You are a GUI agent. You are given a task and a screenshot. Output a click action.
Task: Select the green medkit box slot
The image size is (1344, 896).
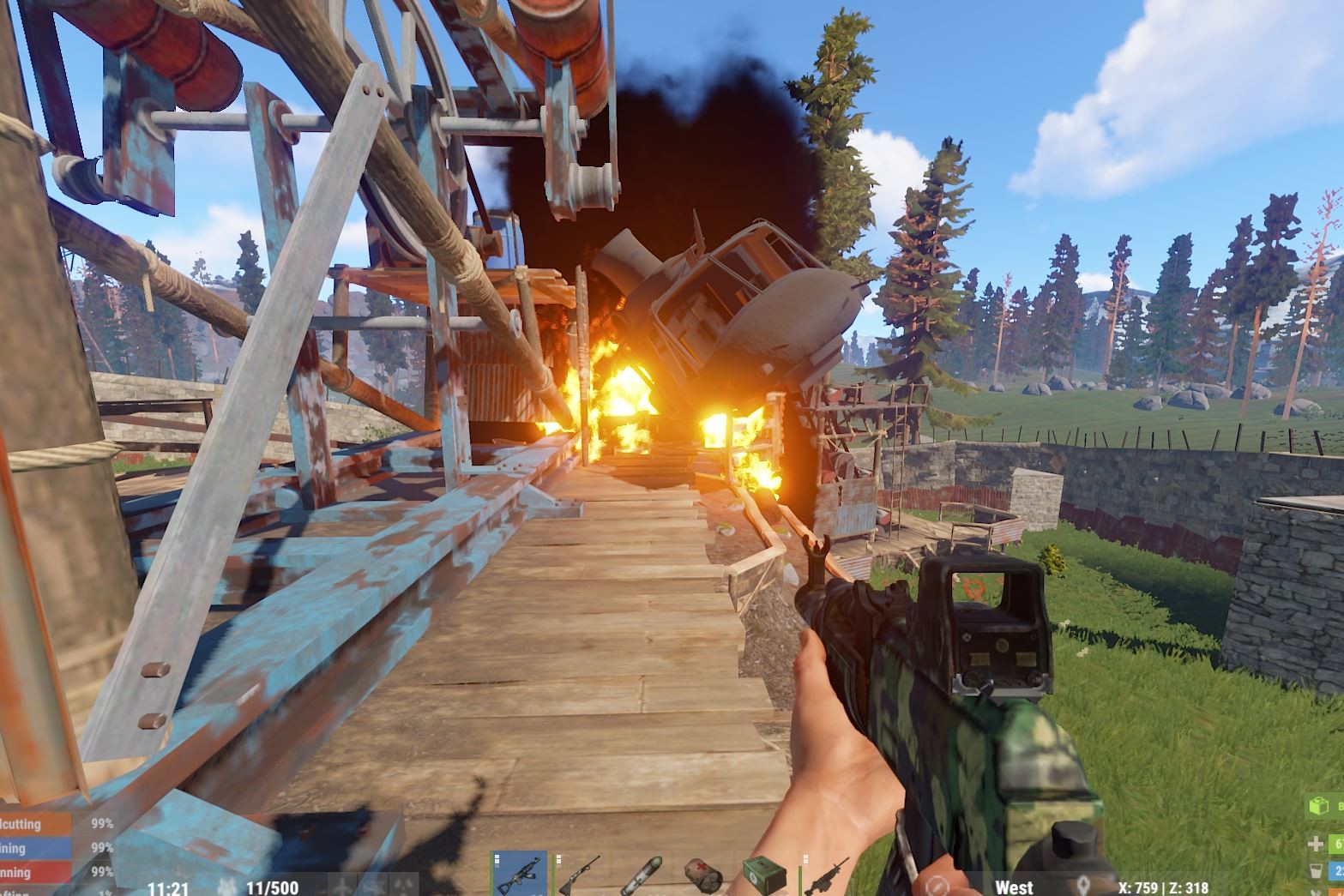(763, 875)
